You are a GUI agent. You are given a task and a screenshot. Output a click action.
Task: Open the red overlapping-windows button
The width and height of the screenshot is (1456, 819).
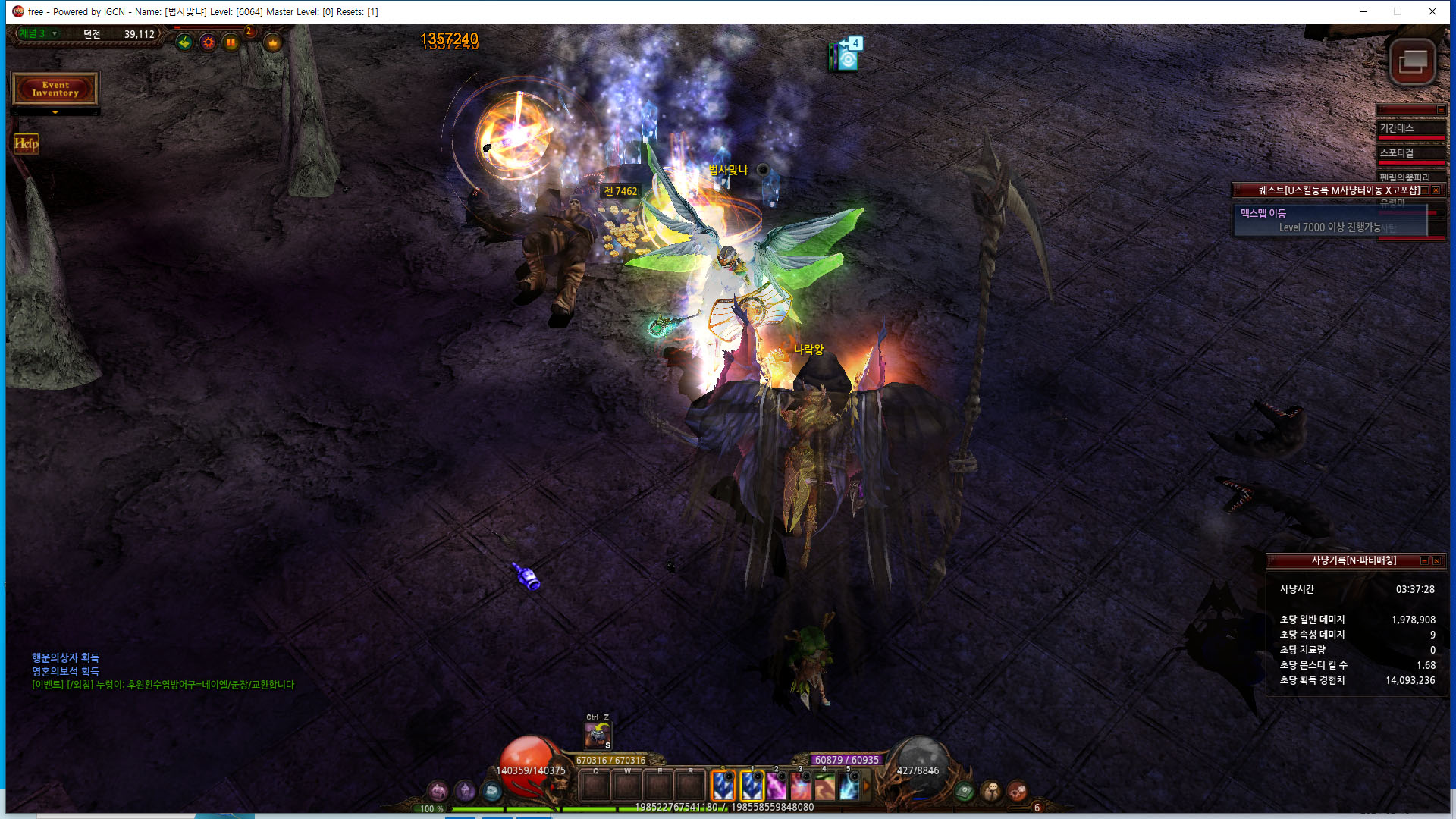1412,62
